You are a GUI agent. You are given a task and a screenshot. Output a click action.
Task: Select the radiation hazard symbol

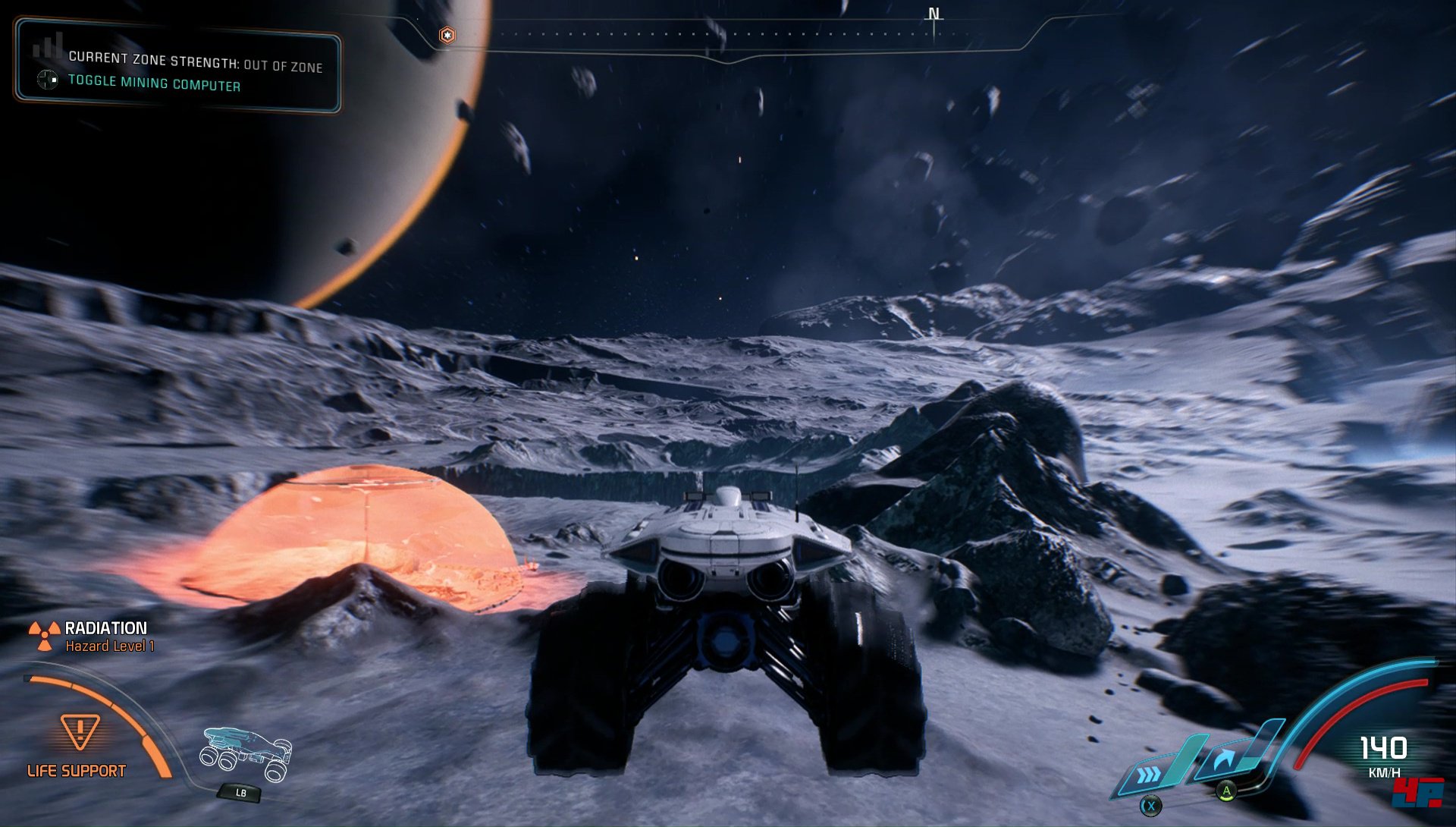(44, 636)
